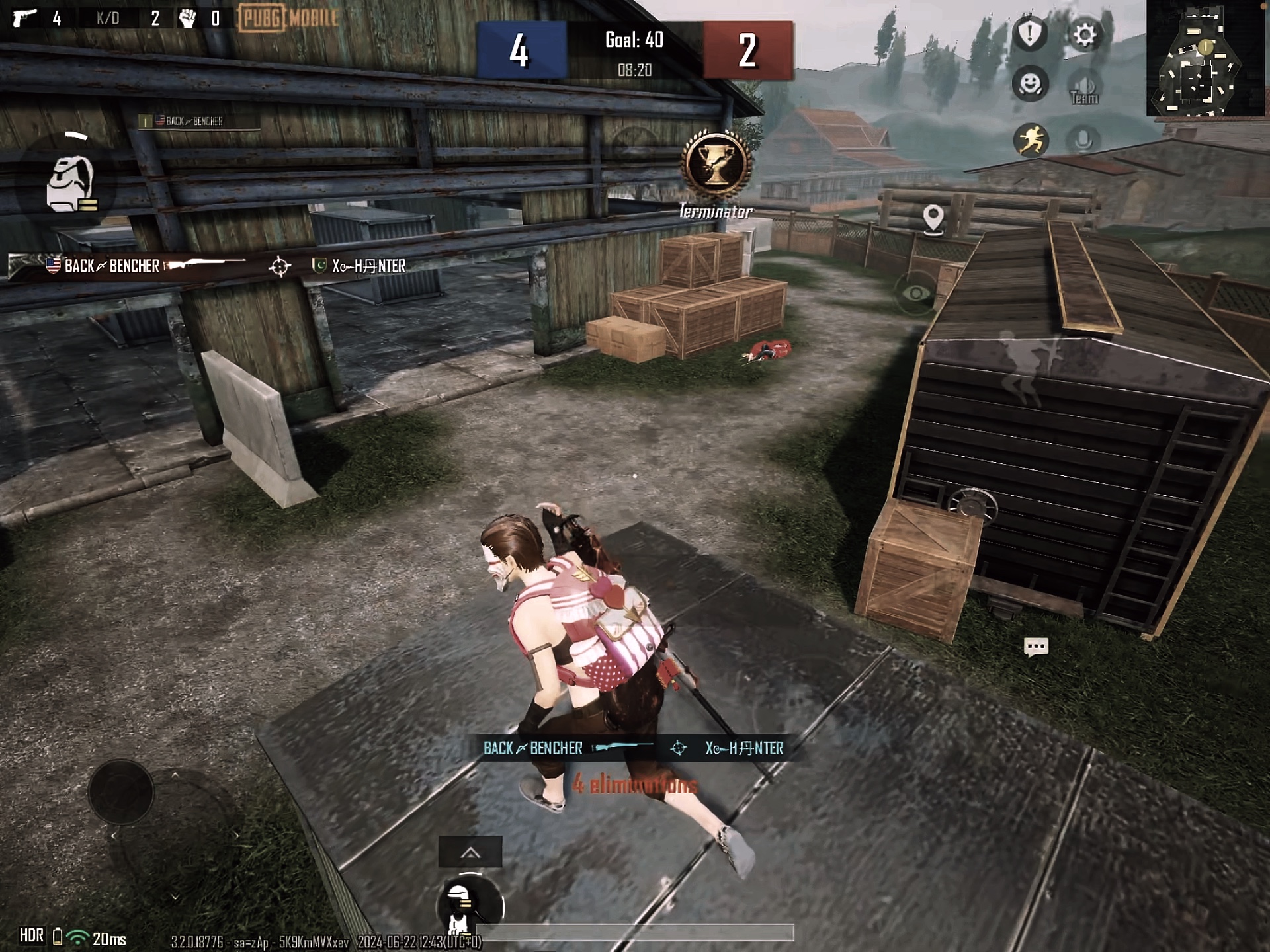Tap the helmet character status icon
Screen dimensions: 1270x952
click(x=460, y=906)
